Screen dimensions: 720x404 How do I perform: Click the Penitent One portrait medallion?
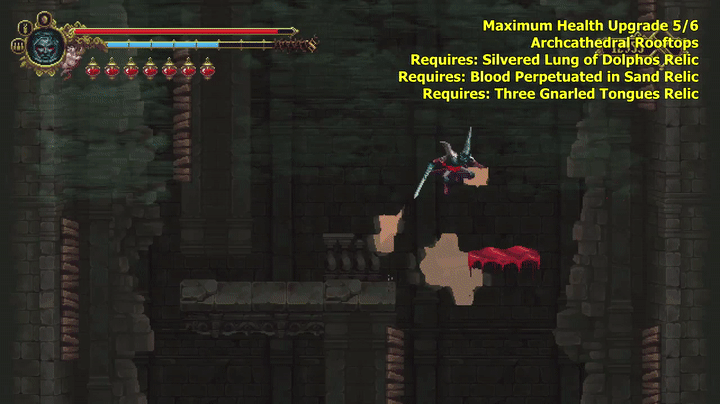point(45,45)
